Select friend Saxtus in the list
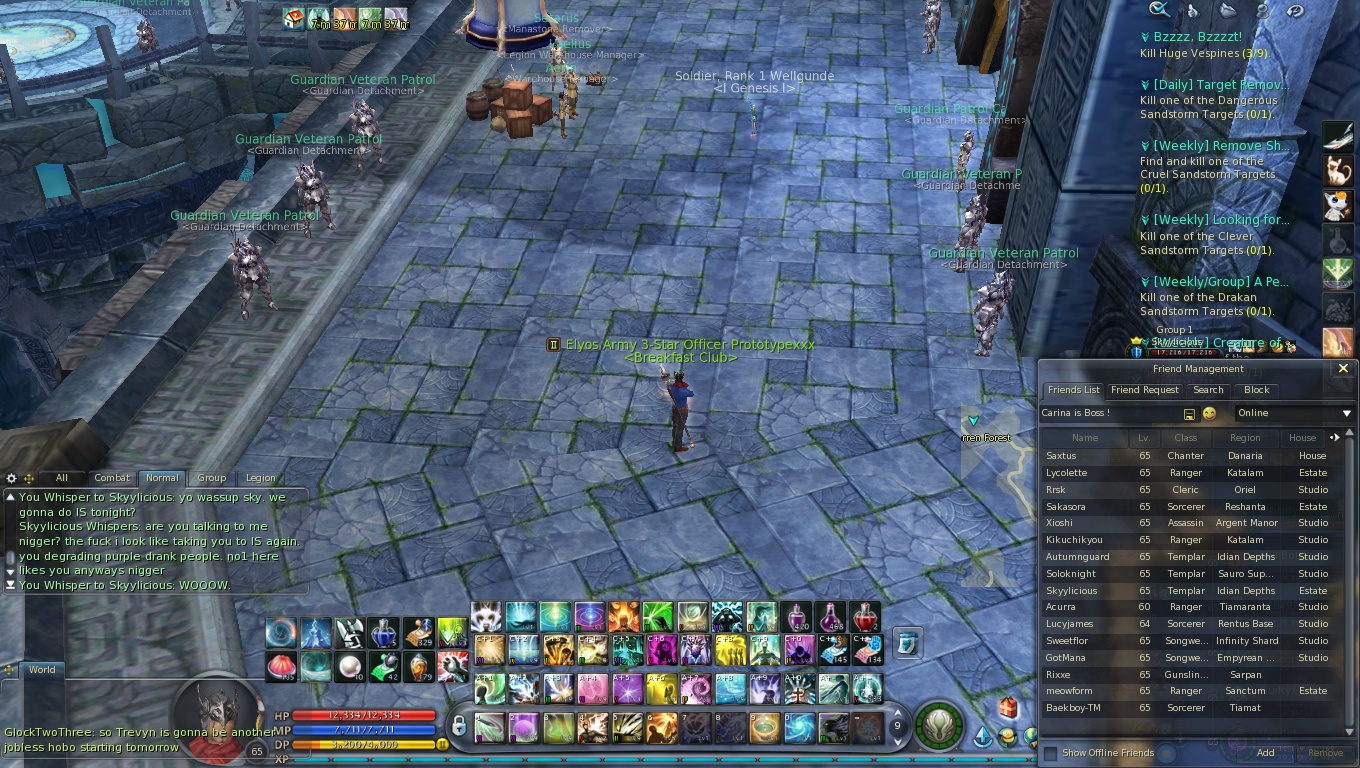 point(1061,456)
